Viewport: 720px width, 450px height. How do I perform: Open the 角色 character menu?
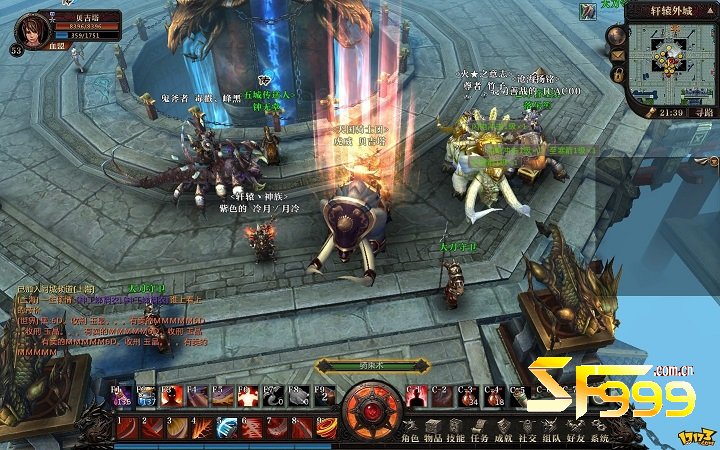[x=409, y=439]
